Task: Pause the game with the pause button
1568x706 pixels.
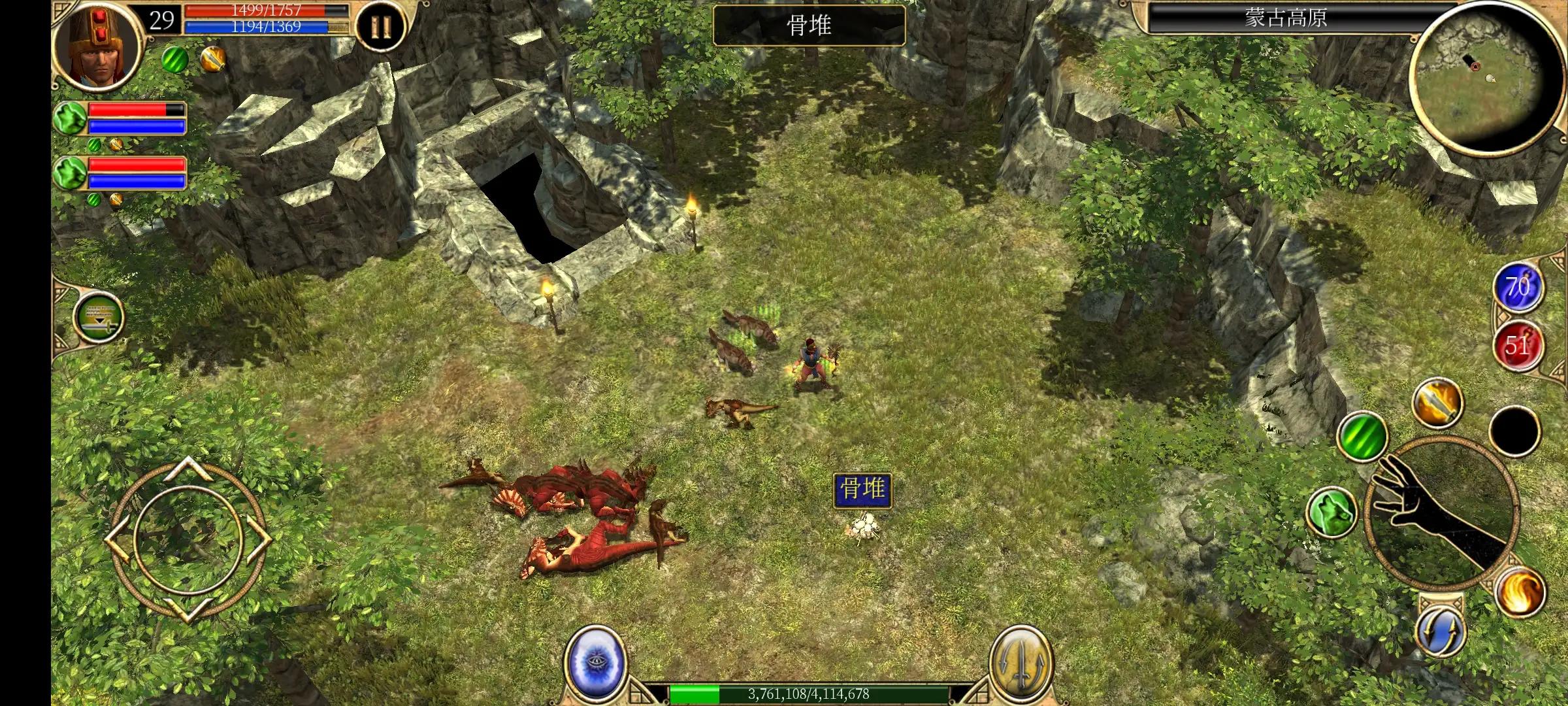Action: pos(380,27)
